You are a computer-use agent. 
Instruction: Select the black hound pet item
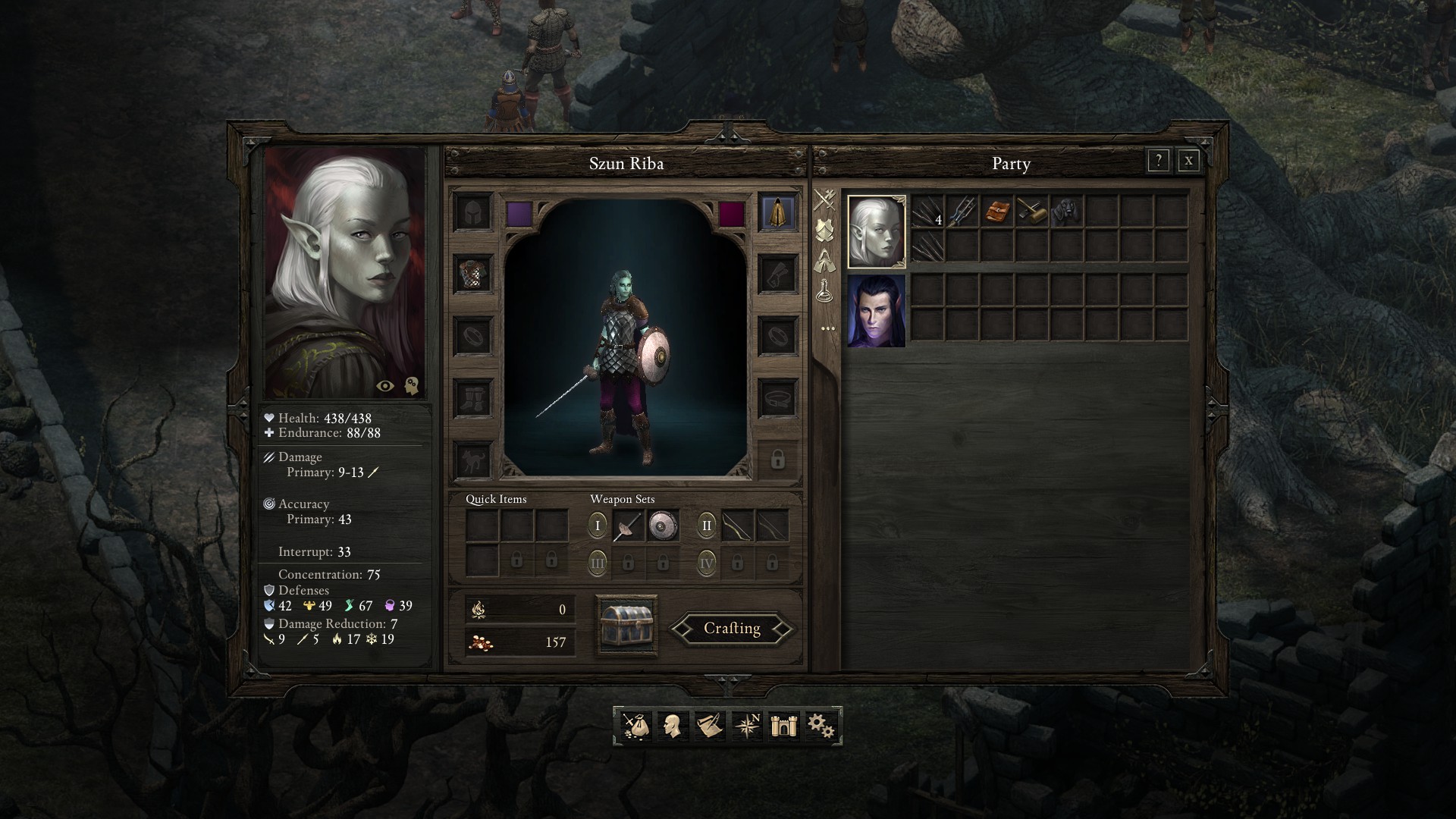pos(1066,211)
